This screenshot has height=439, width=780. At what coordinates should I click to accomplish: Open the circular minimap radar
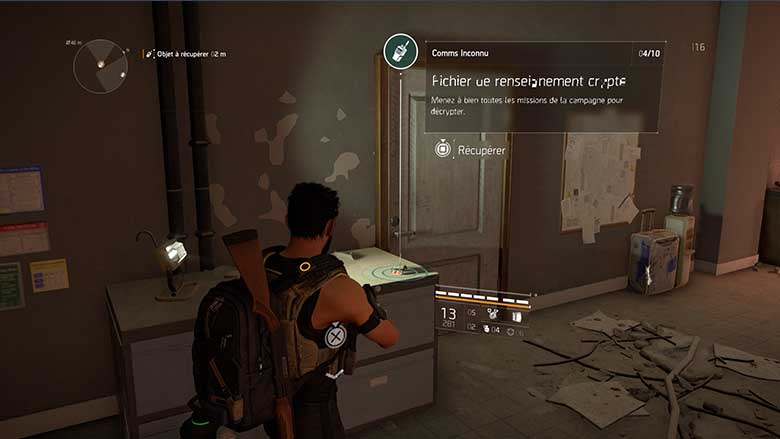(100, 66)
